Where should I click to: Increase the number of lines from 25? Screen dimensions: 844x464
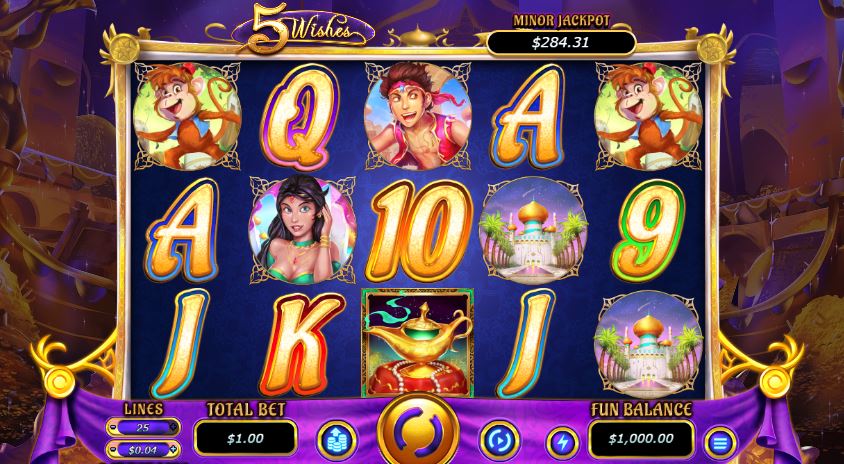click(176, 428)
